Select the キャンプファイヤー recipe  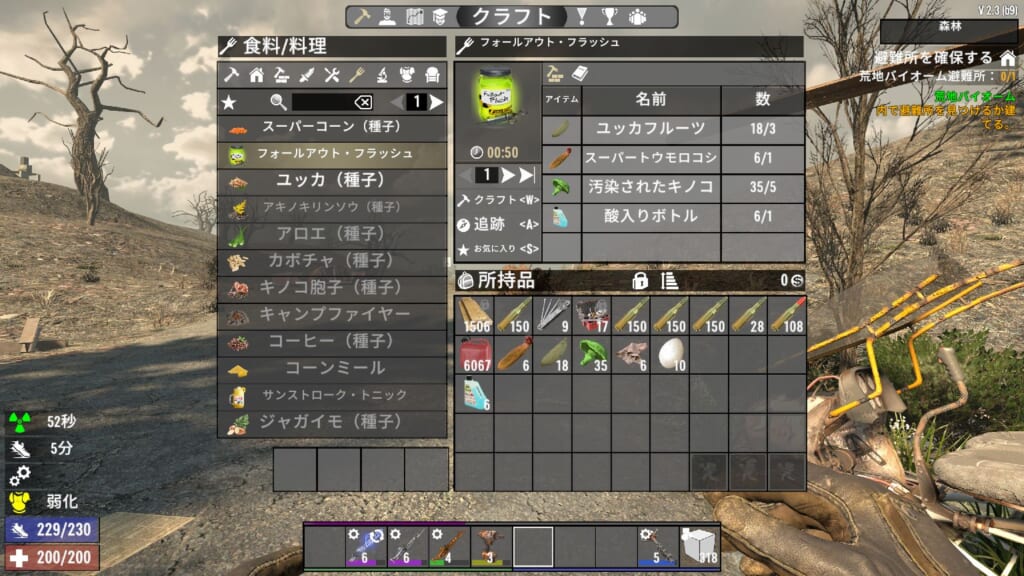pyautogui.click(x=332, y=315)
